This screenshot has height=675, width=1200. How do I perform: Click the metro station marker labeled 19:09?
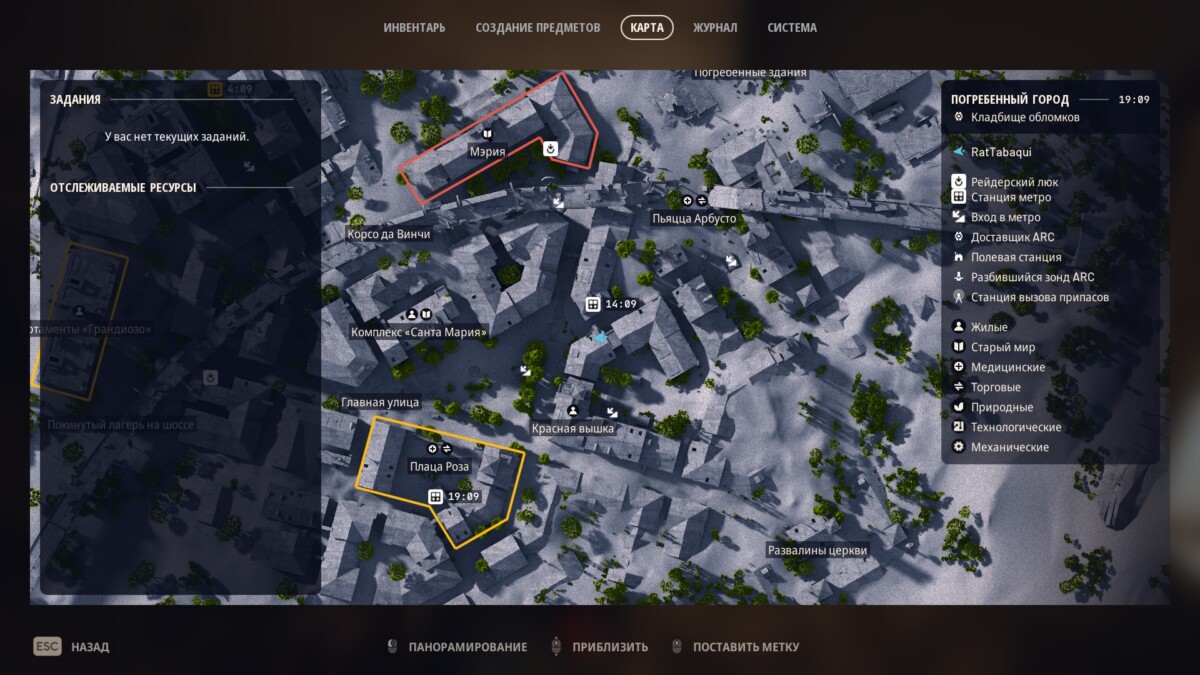click(436, 497)
